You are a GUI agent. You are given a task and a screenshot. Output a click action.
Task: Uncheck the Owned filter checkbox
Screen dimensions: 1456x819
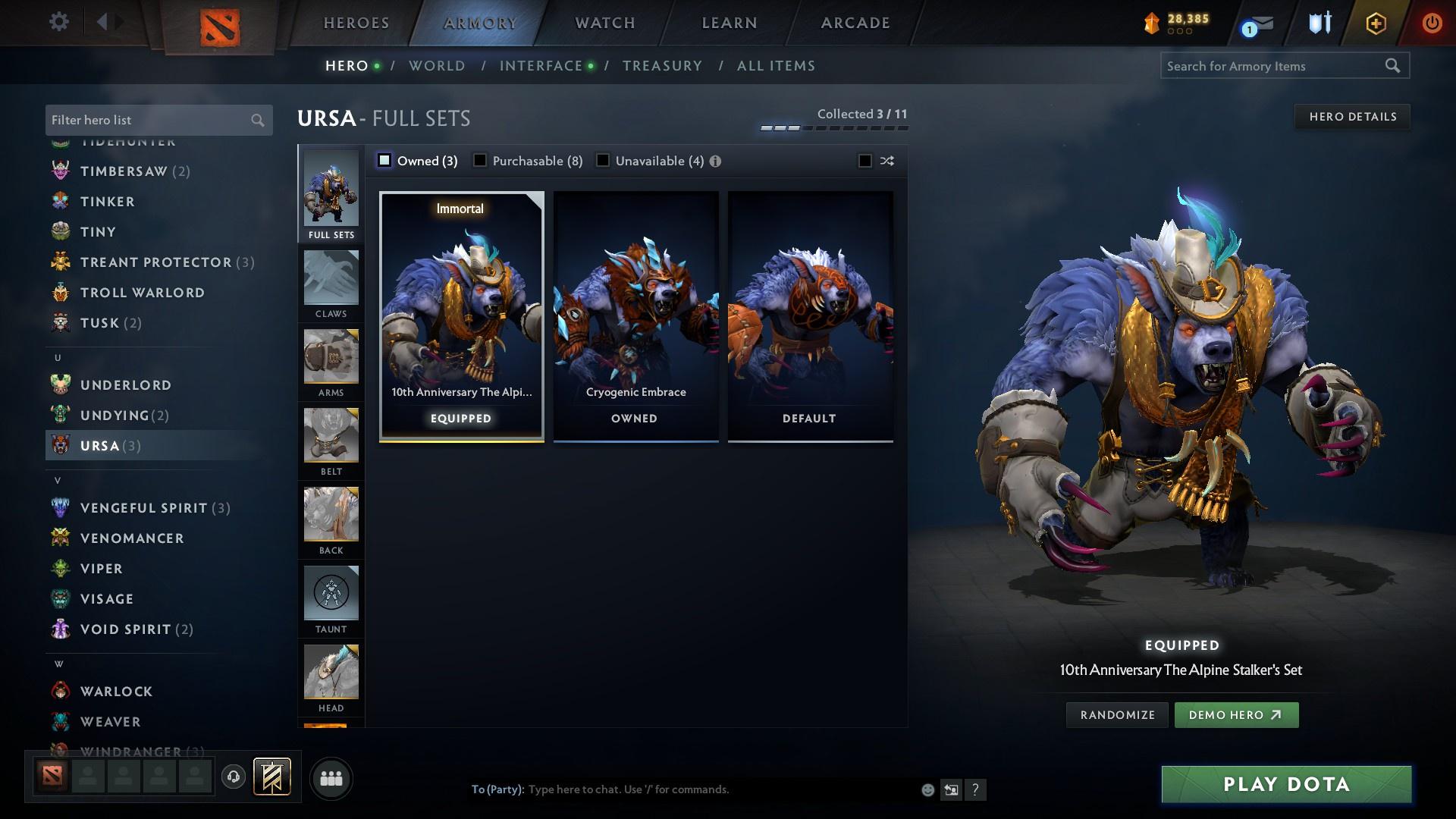pyautogui.click(x=385, y=161)
